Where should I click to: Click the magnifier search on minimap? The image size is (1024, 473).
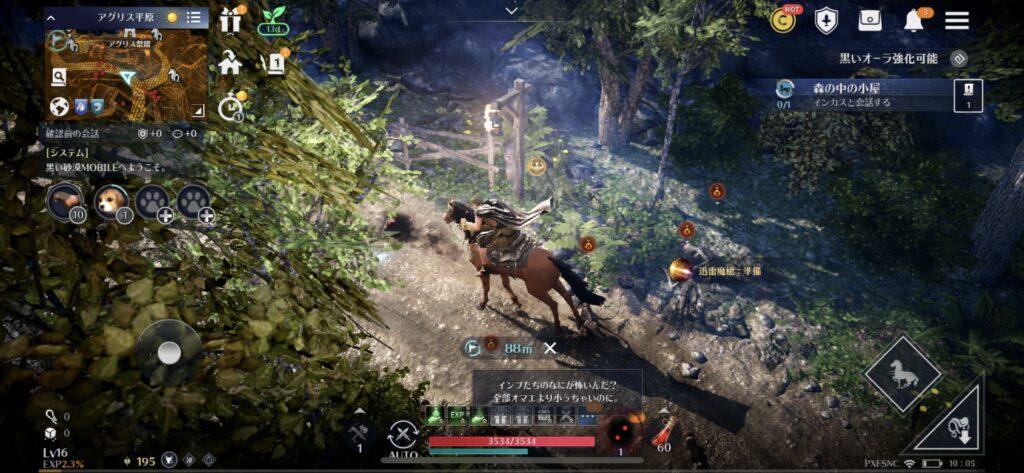[x=59, y=76]
